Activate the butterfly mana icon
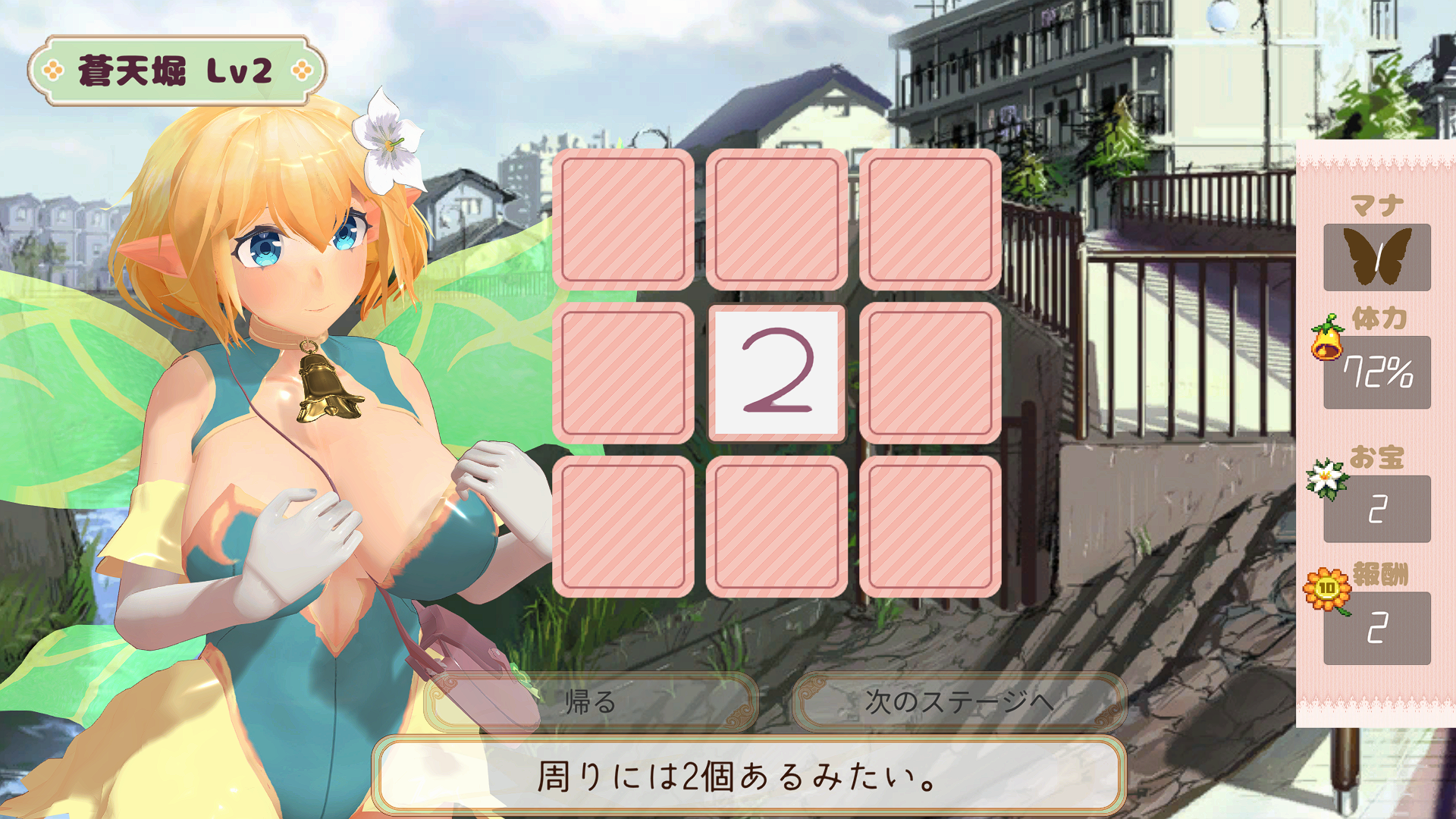 point(1376,257)
